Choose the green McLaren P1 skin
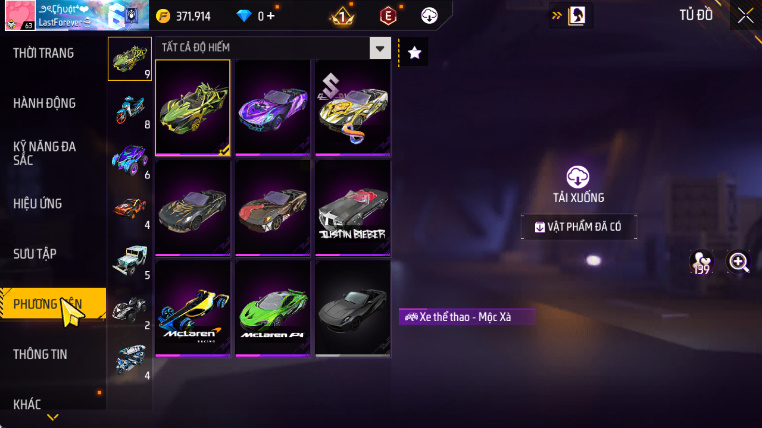 [x=273, y=308]
